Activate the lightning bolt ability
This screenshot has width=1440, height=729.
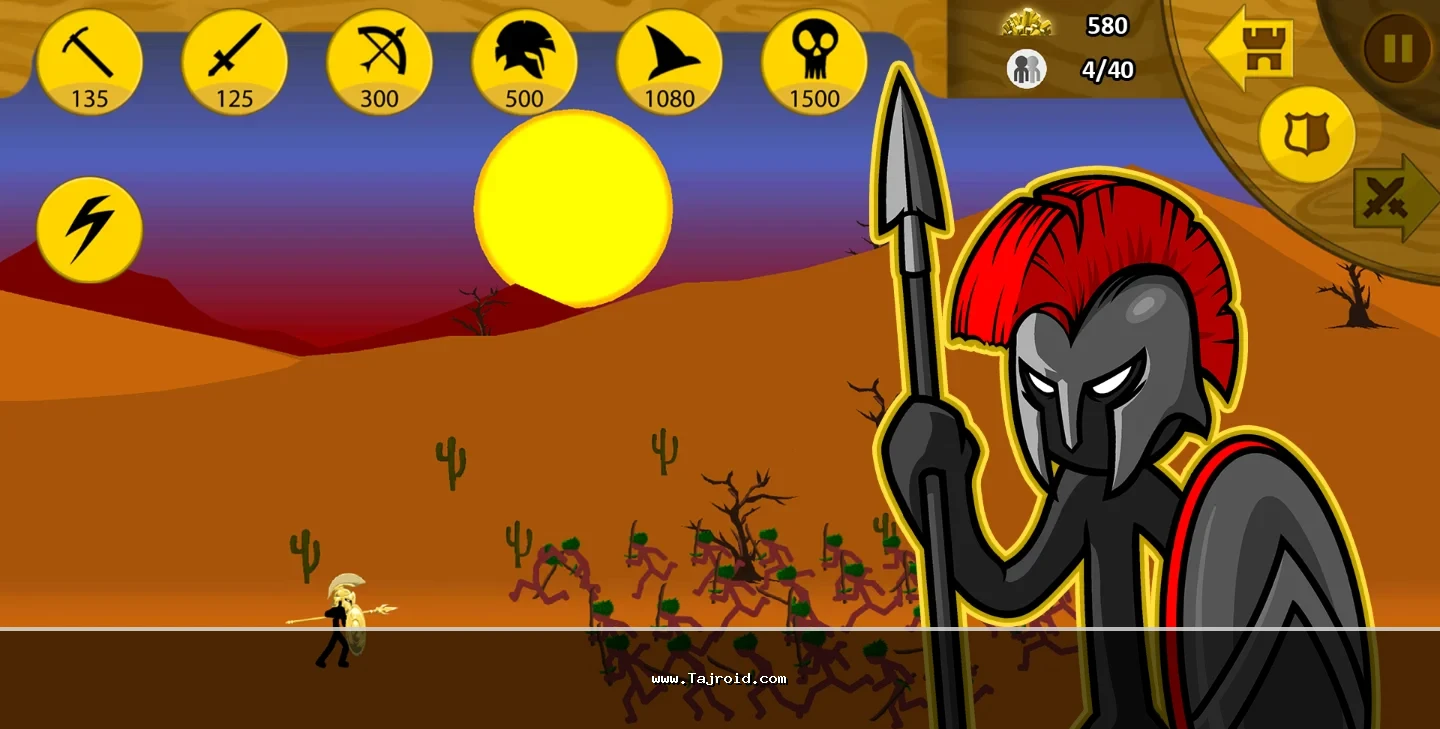point(90,229)
